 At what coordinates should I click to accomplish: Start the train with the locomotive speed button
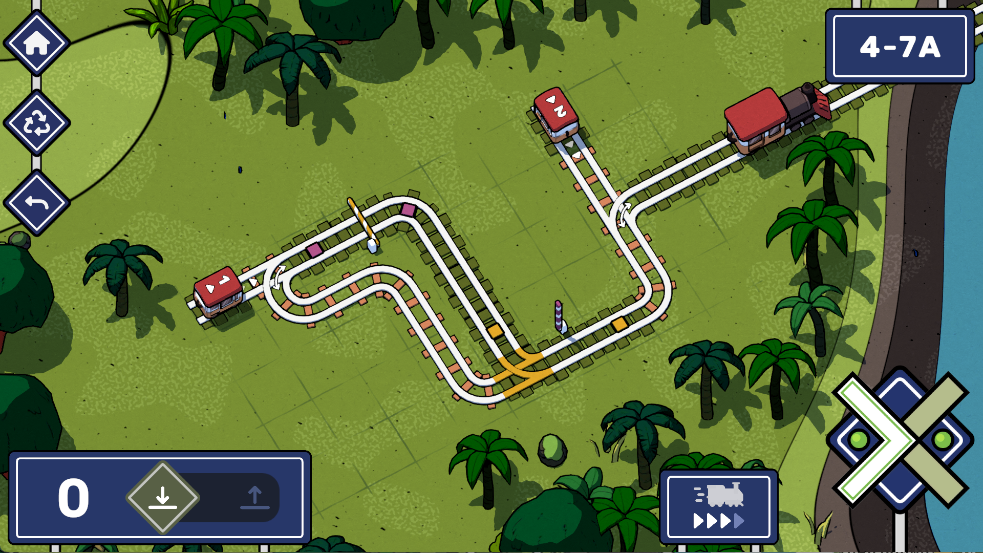pyautogui.click(x=718, y=507)
